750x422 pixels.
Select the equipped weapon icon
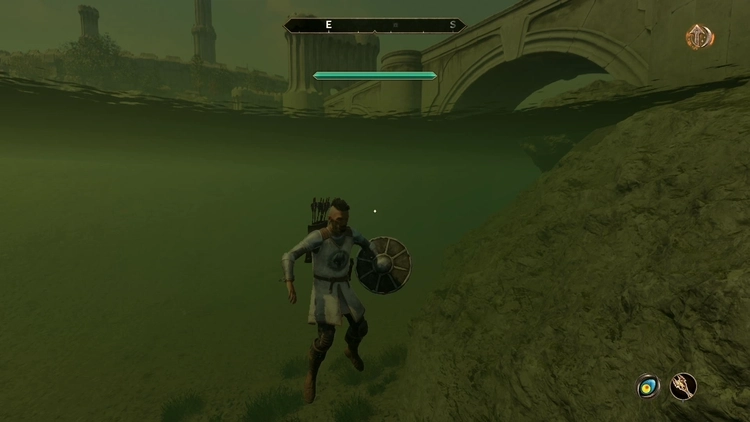[684, 386]
